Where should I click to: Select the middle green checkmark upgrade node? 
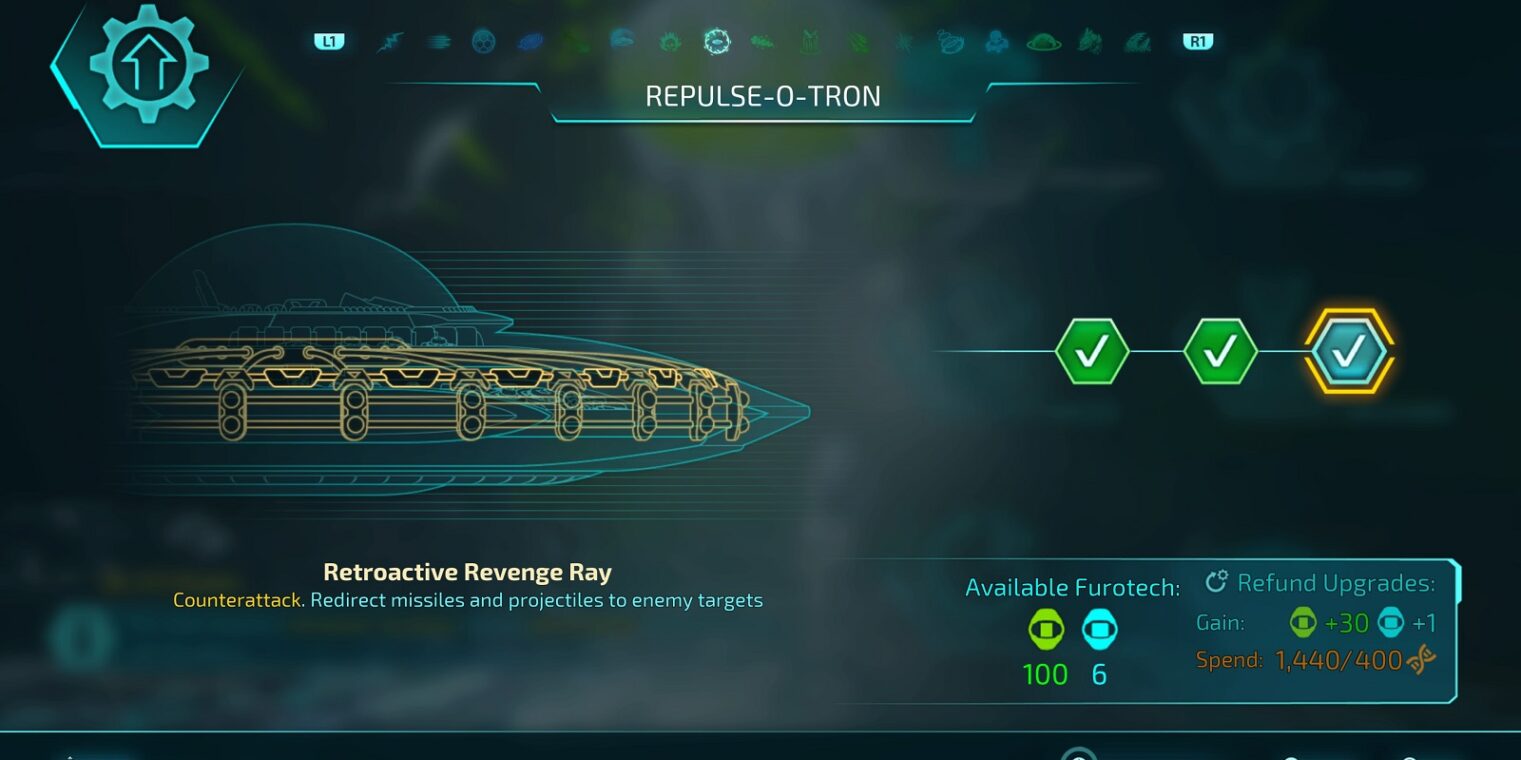coord(1219,351)
